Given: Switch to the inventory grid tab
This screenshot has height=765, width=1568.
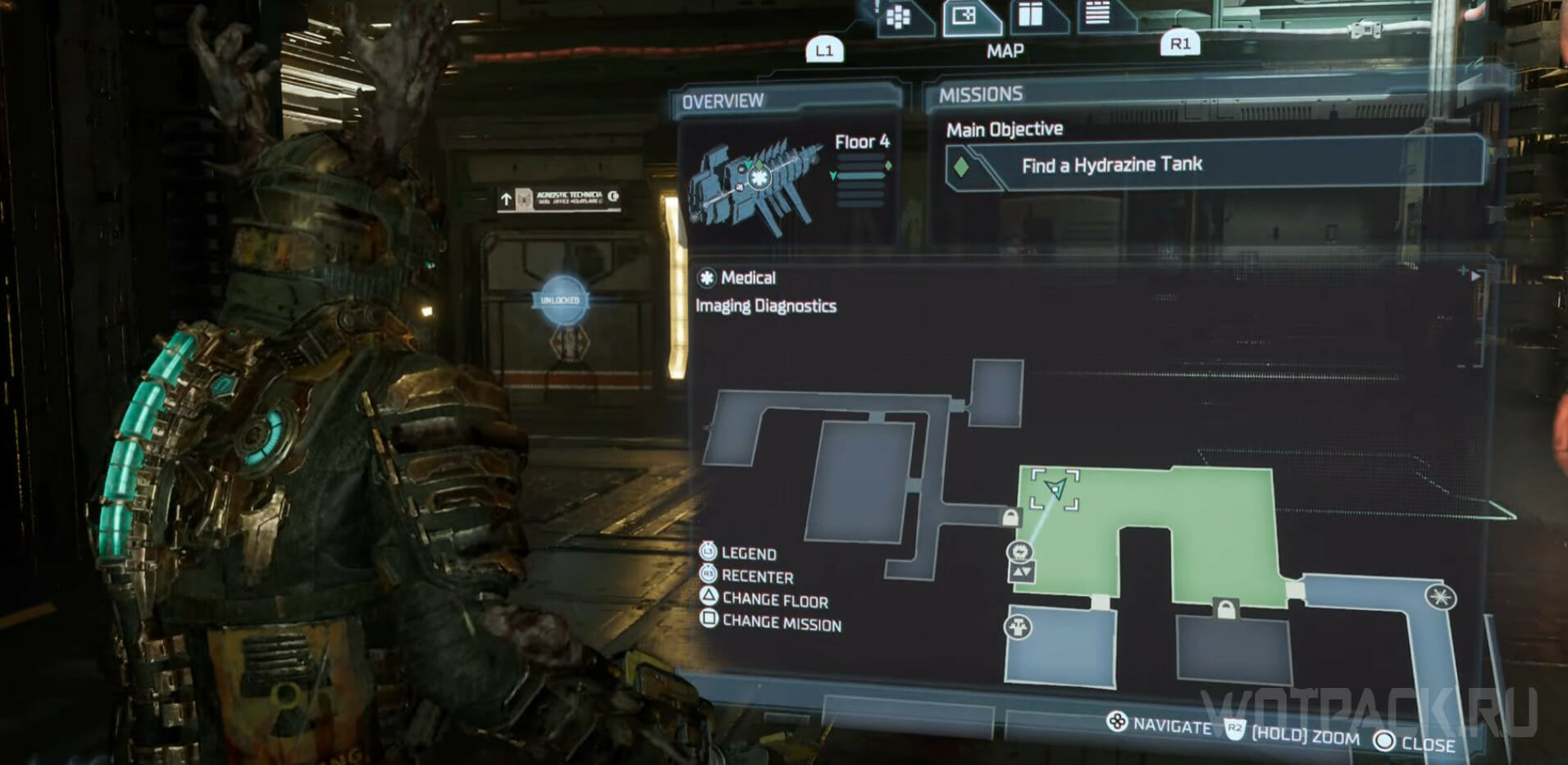Looking at the screenshot, I should tap(899, 18).
